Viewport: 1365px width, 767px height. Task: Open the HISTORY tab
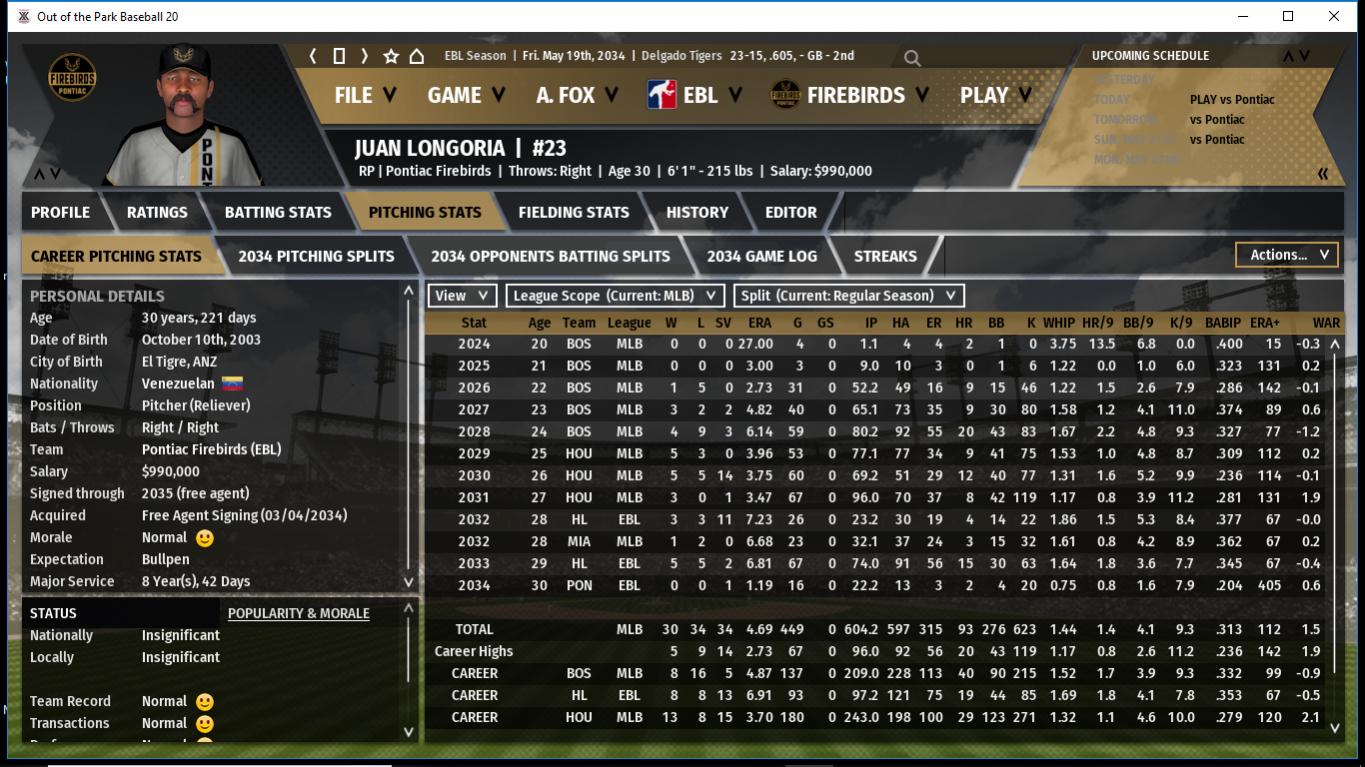pos(697,212)
